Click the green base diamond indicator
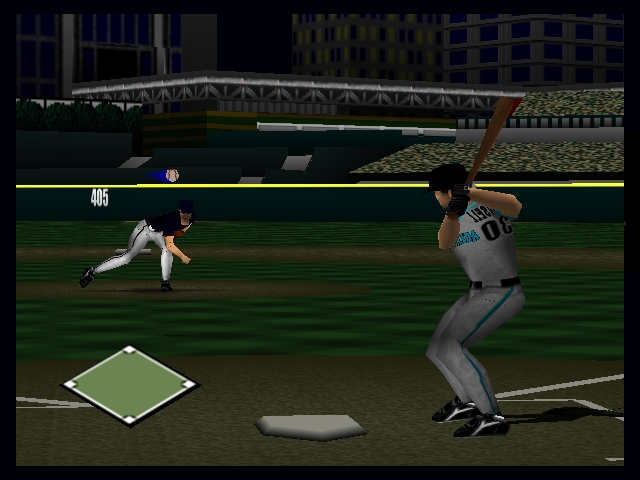This screenshot has height=480, width=640. point(130,384)
